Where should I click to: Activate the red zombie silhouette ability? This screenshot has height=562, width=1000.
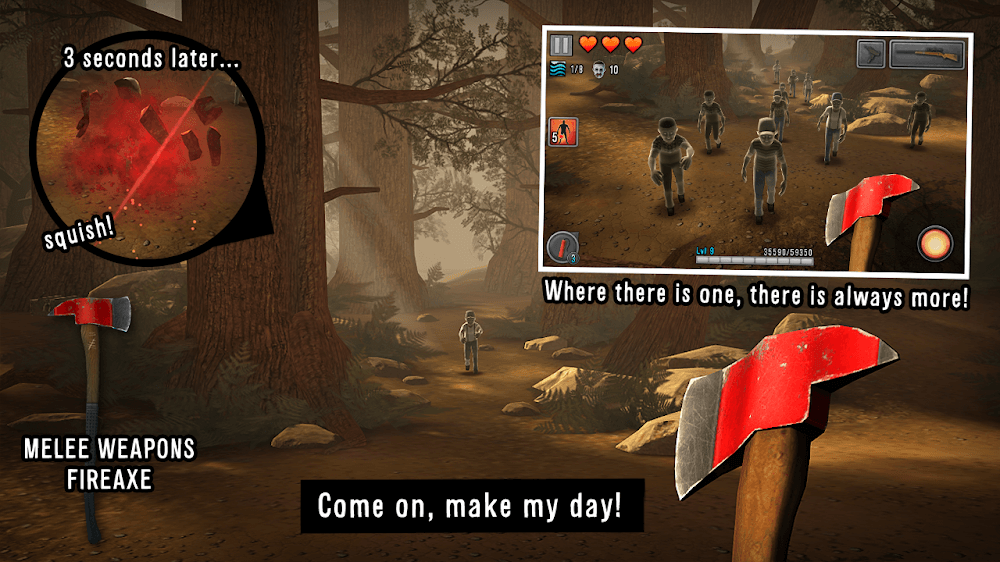click(x=564, y=133)
